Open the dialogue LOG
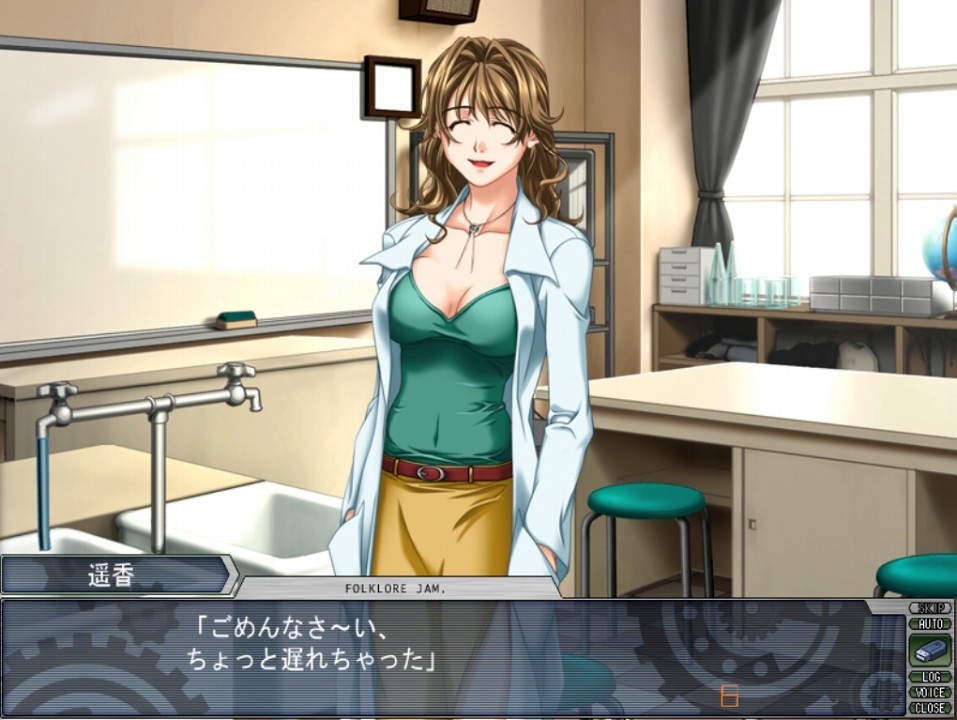 tap(929, 677)
